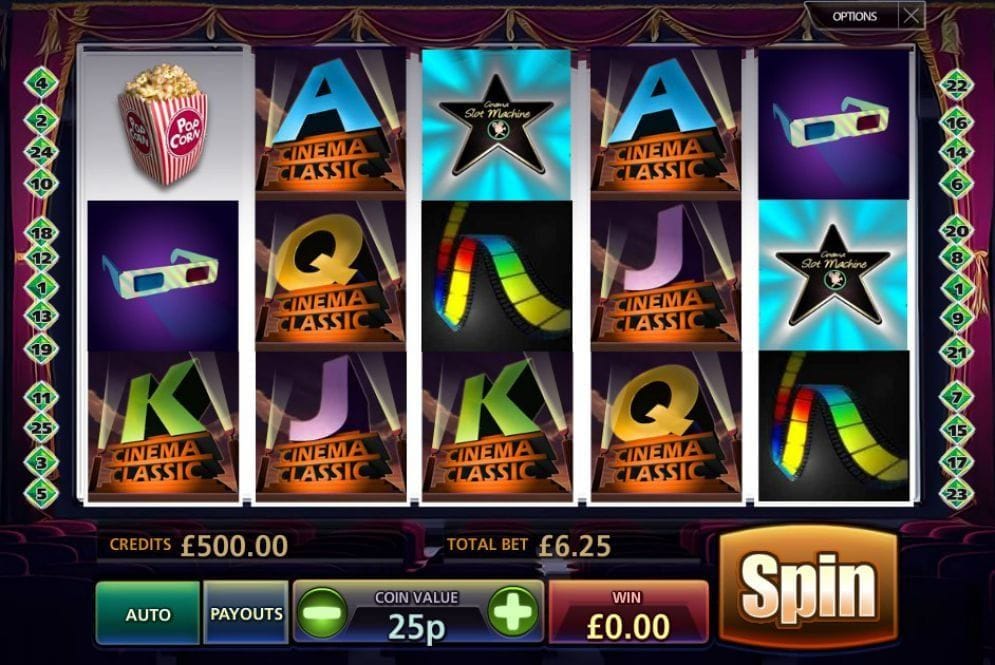The height and width of the screenshot is (665, 995).
Task: Choose payline marker 24
Action: pyautogui.click(x=43, y=153)
